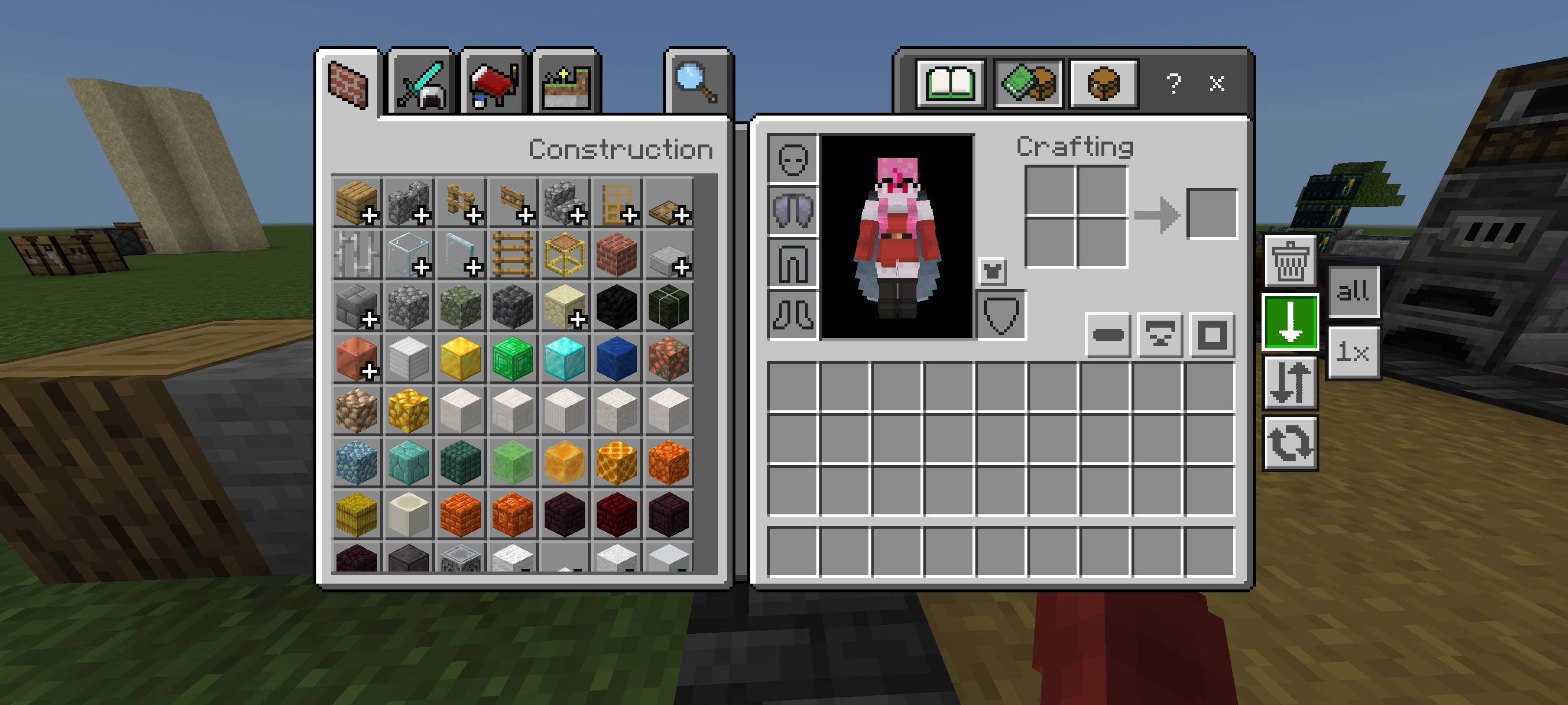The width and height of the screenshot is (1568, 705).
Task: Select the sword Equipment tab icon
Action: click(423, 83)
